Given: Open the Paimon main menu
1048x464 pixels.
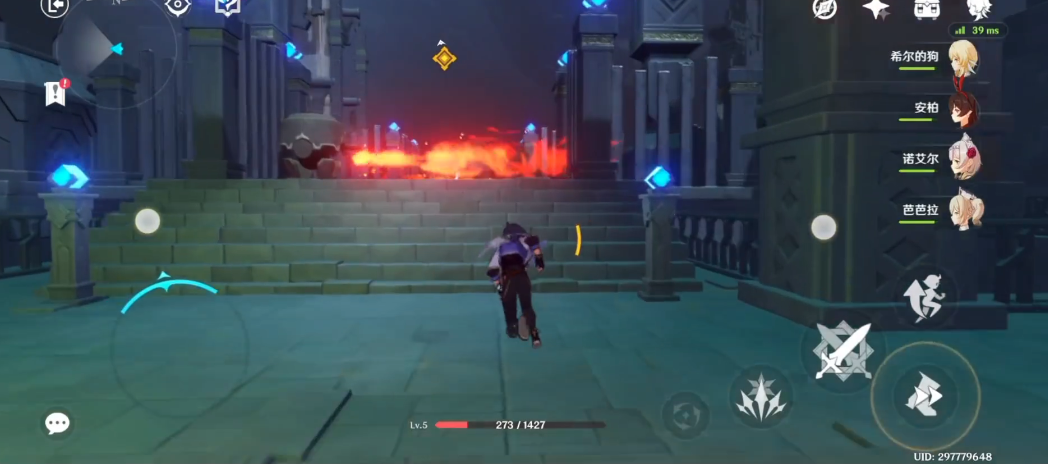Looking at the screenshot, I should (x=979, y=10).
